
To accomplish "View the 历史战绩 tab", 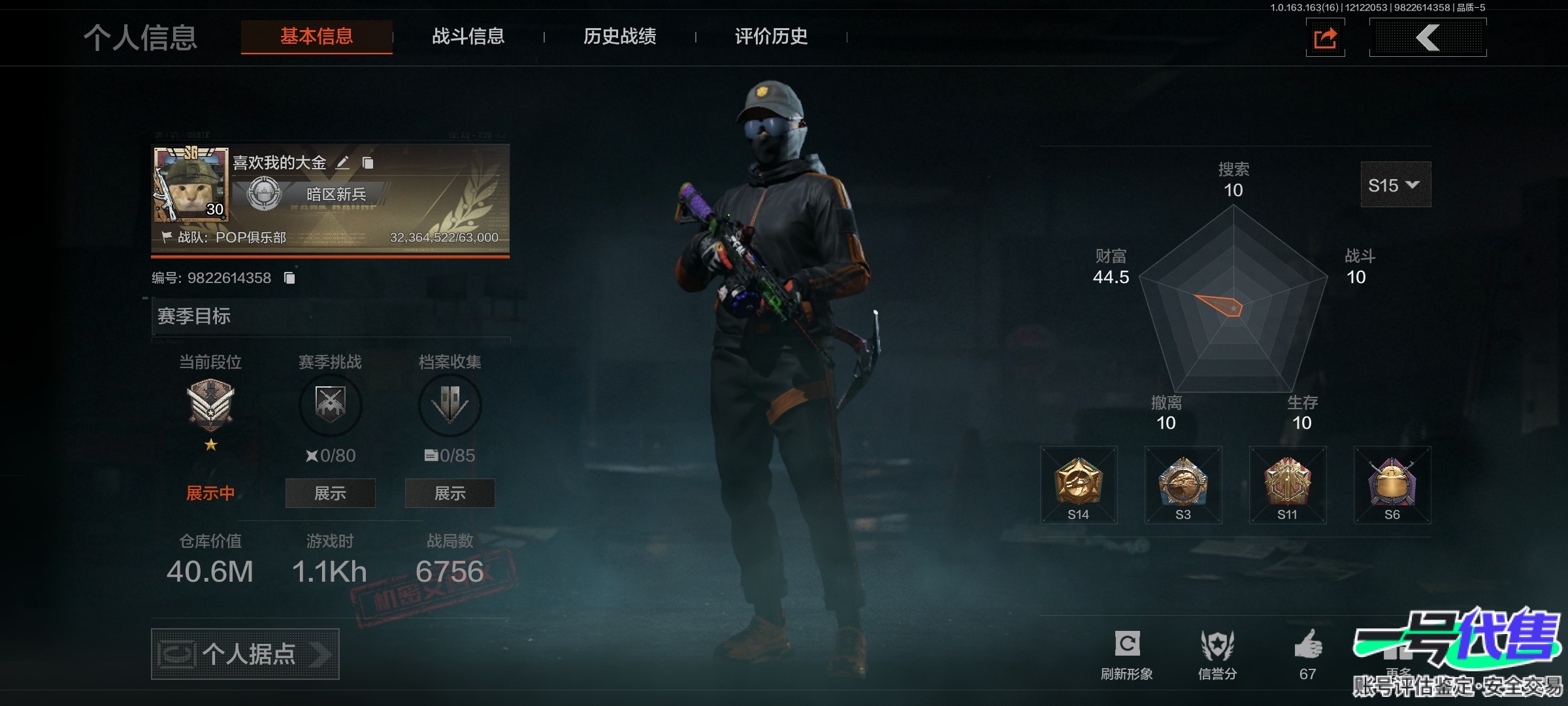I will (x=619, y=37).
